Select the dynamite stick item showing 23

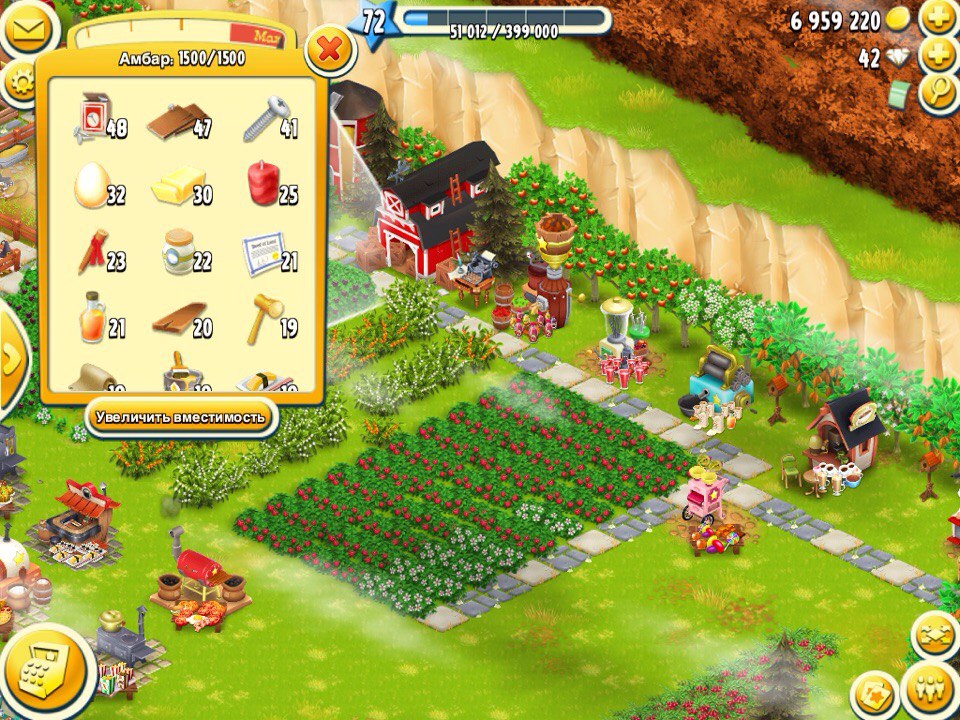(x=94, y=252)
